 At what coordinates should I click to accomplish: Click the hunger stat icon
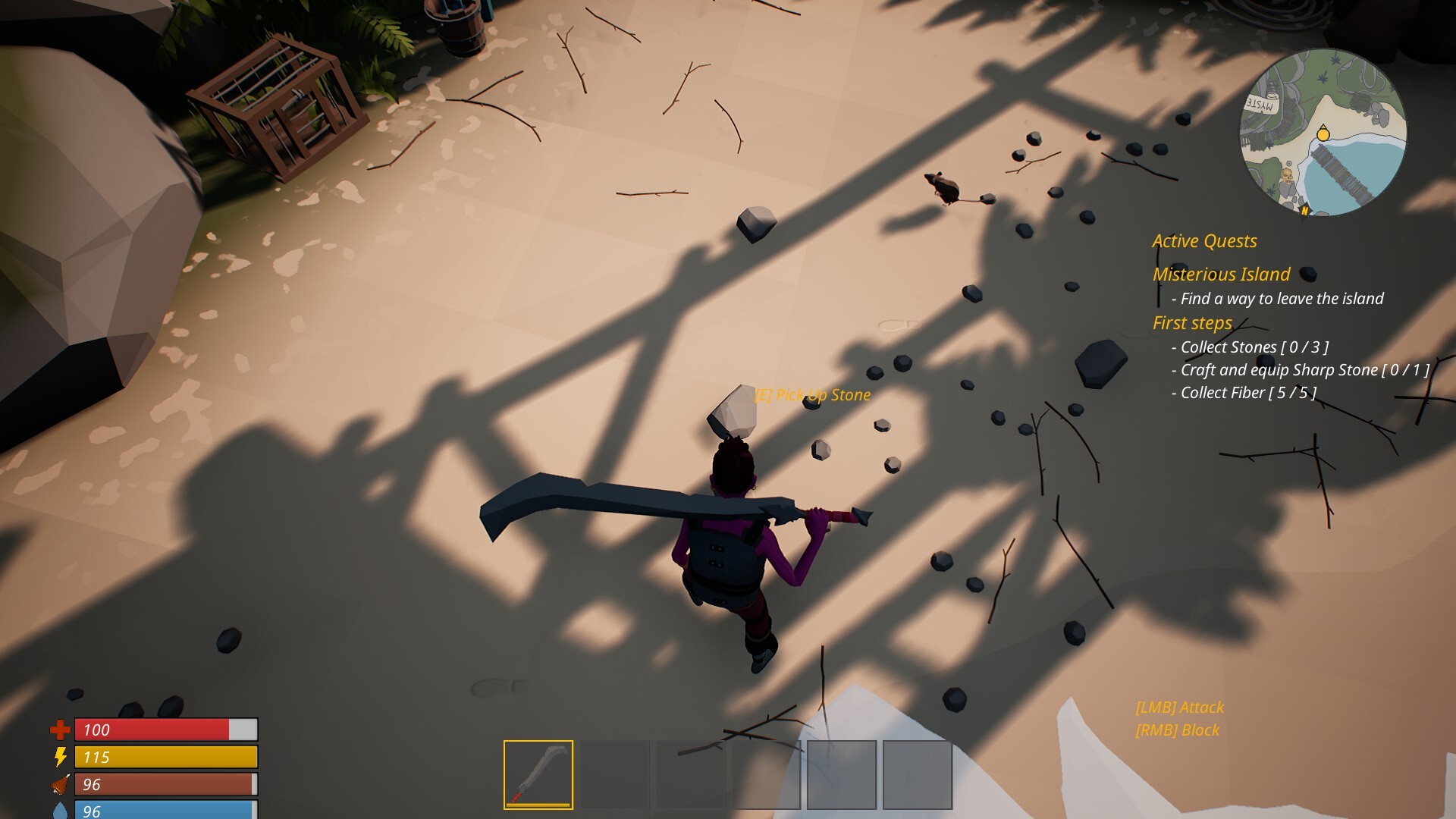[x=60, y=784]
